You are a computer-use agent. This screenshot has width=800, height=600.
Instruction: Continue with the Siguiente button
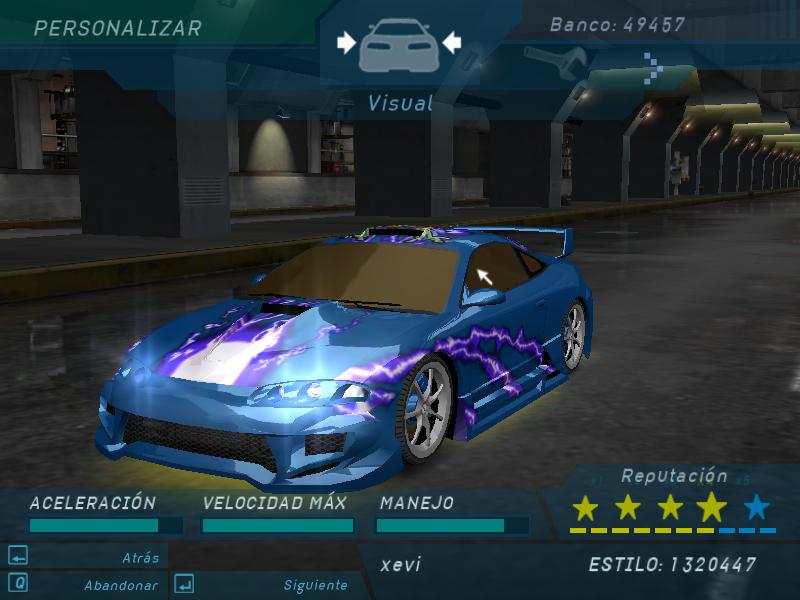[x=315, y=585]
